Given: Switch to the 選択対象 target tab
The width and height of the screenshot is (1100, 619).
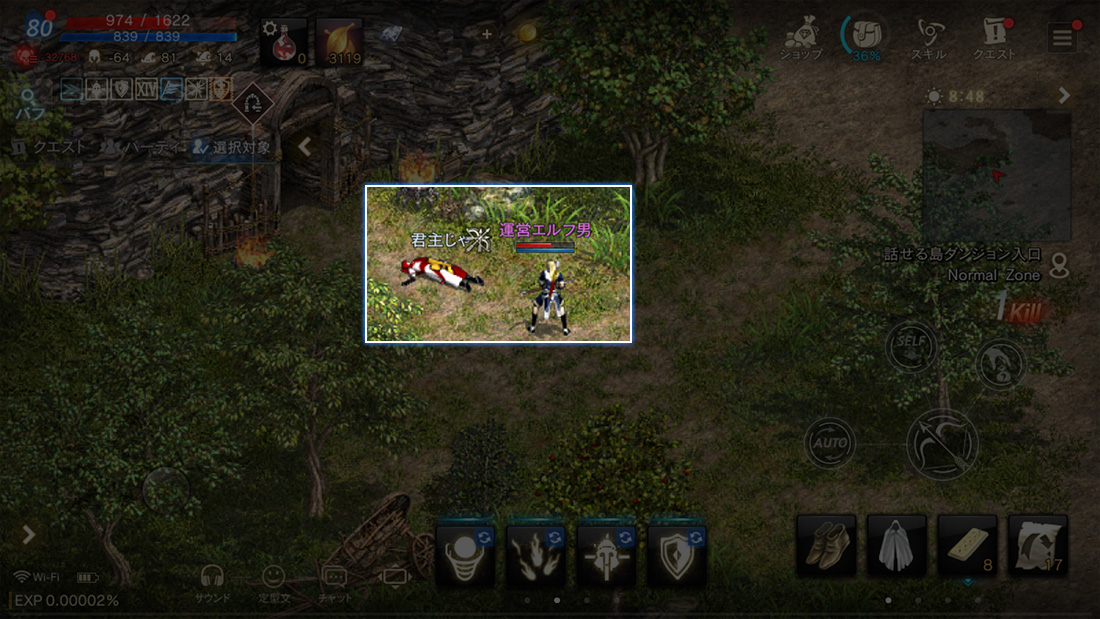Looking at the screenshot, I should coord(232,147).
